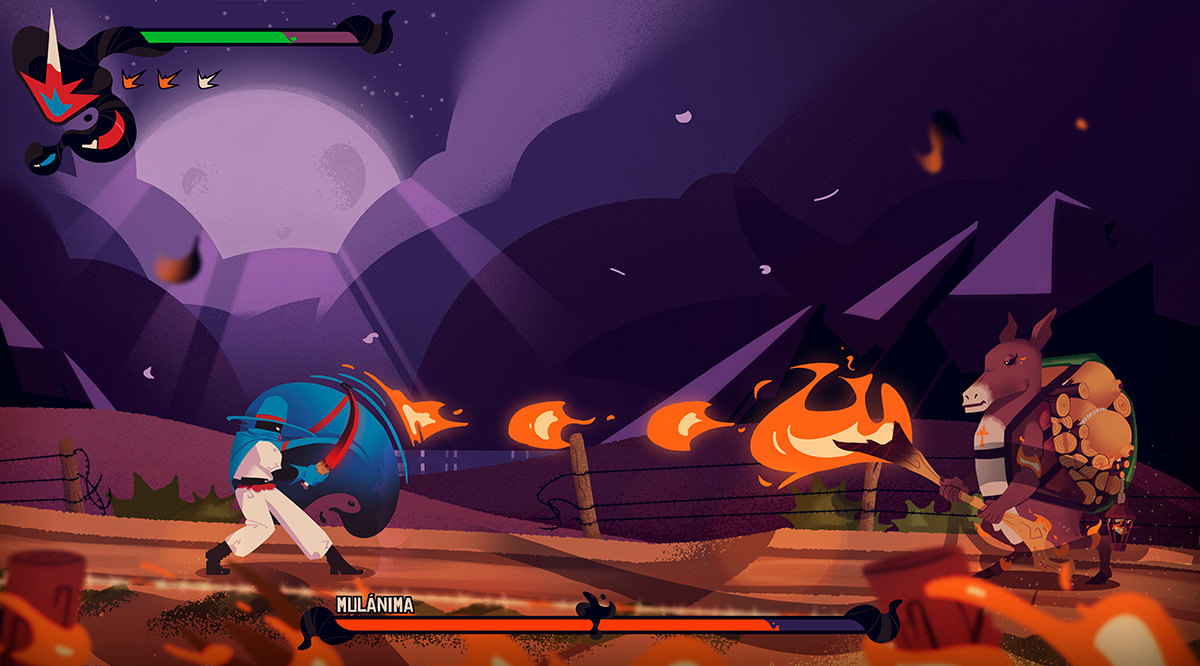Screen dimensions: 1200x666
Task: Select the white flame charge icon
Action: click(x=209, y=77)
